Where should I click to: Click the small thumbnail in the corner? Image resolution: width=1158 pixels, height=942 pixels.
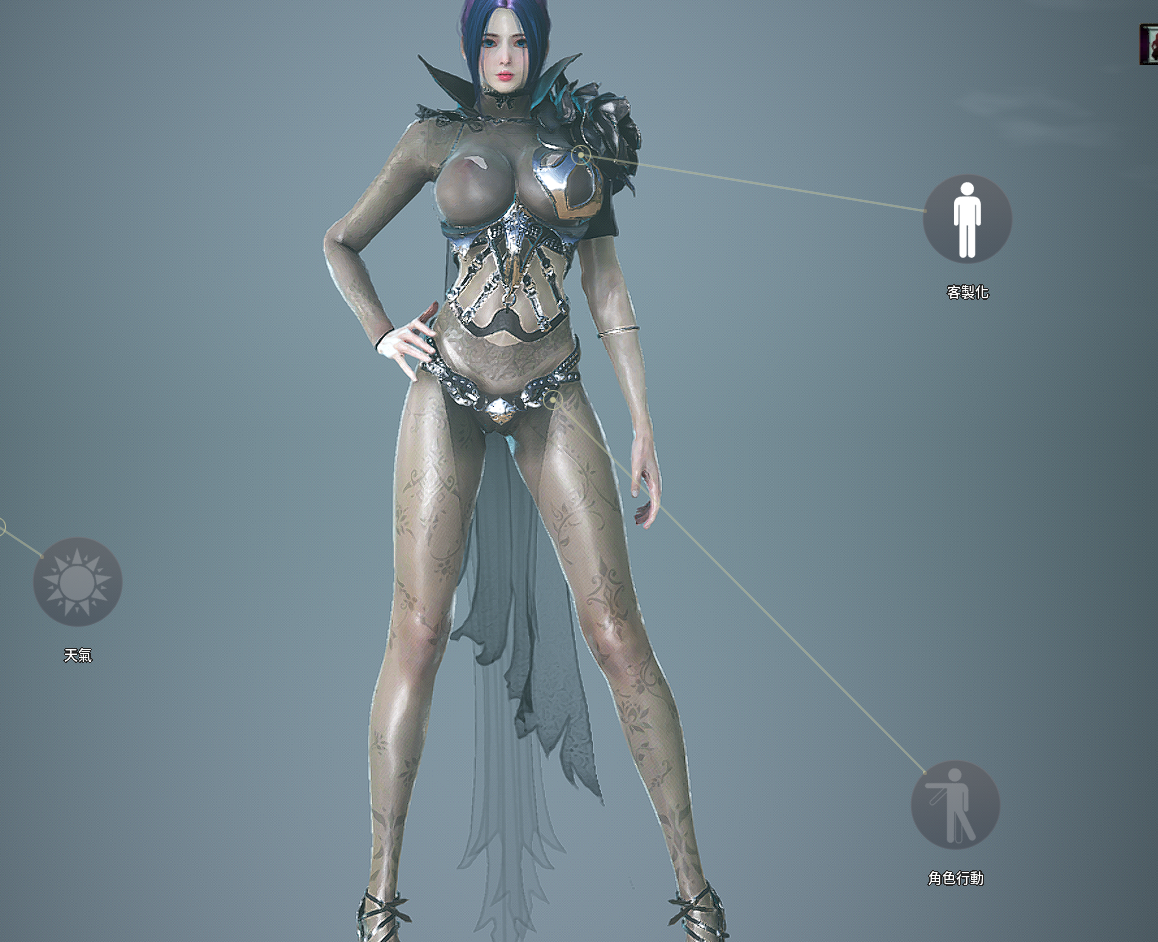(1149, 45)
